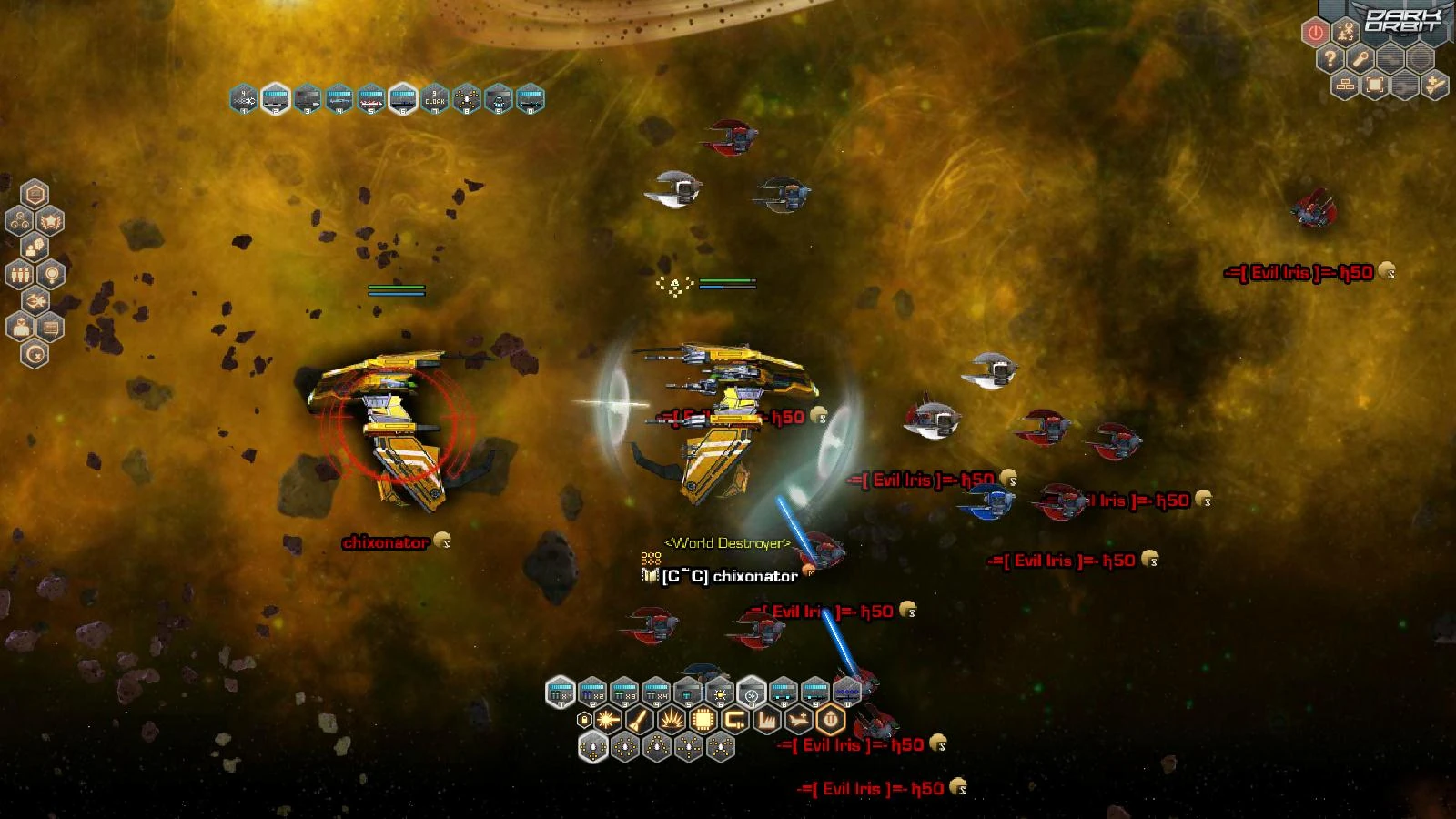The height and width of the screenshot is (819, 1456).
Task: Open the CPU chip category
Action: point(703,721)
